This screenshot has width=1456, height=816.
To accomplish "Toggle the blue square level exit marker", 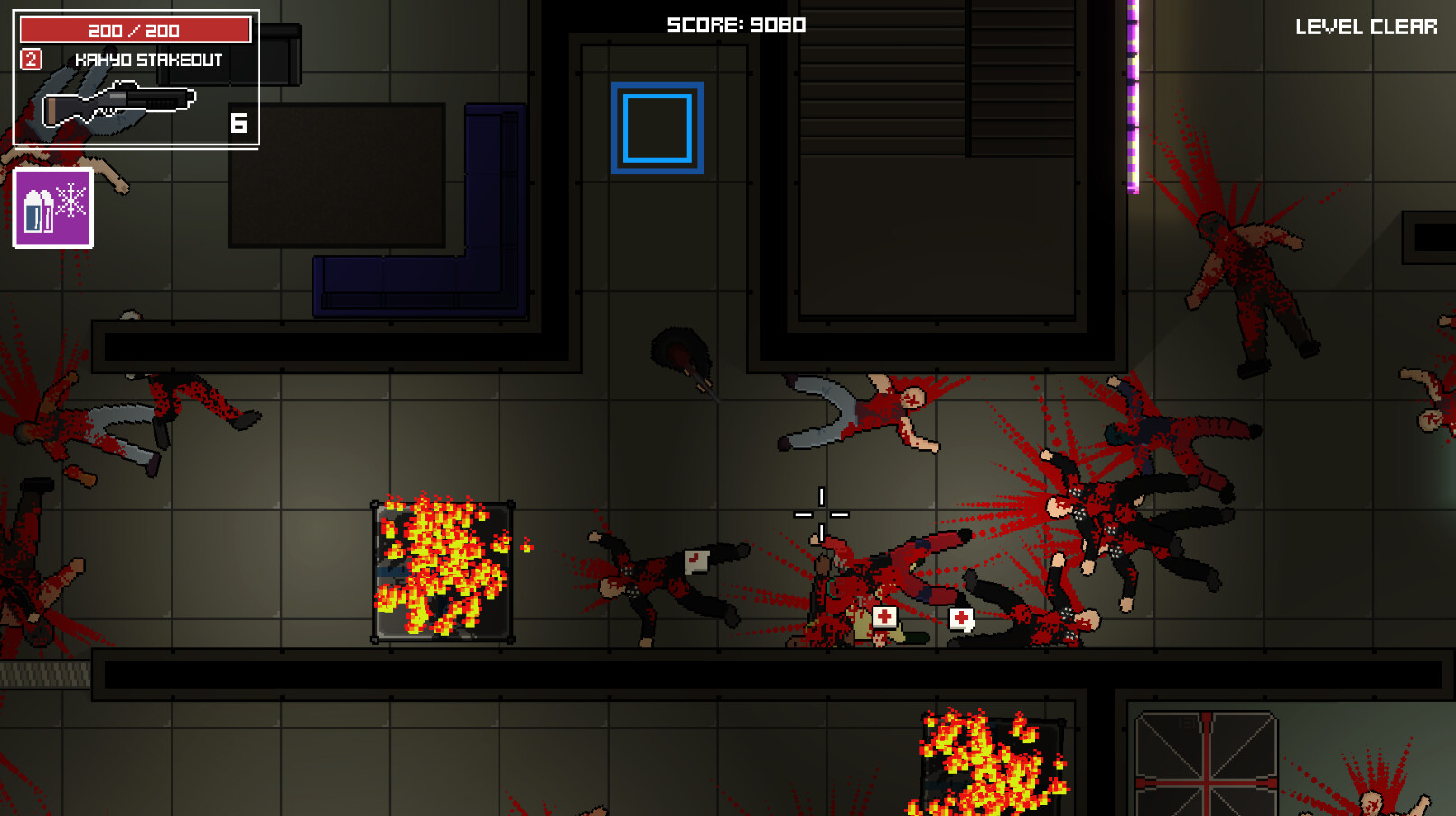I will (x=657, y=127).
